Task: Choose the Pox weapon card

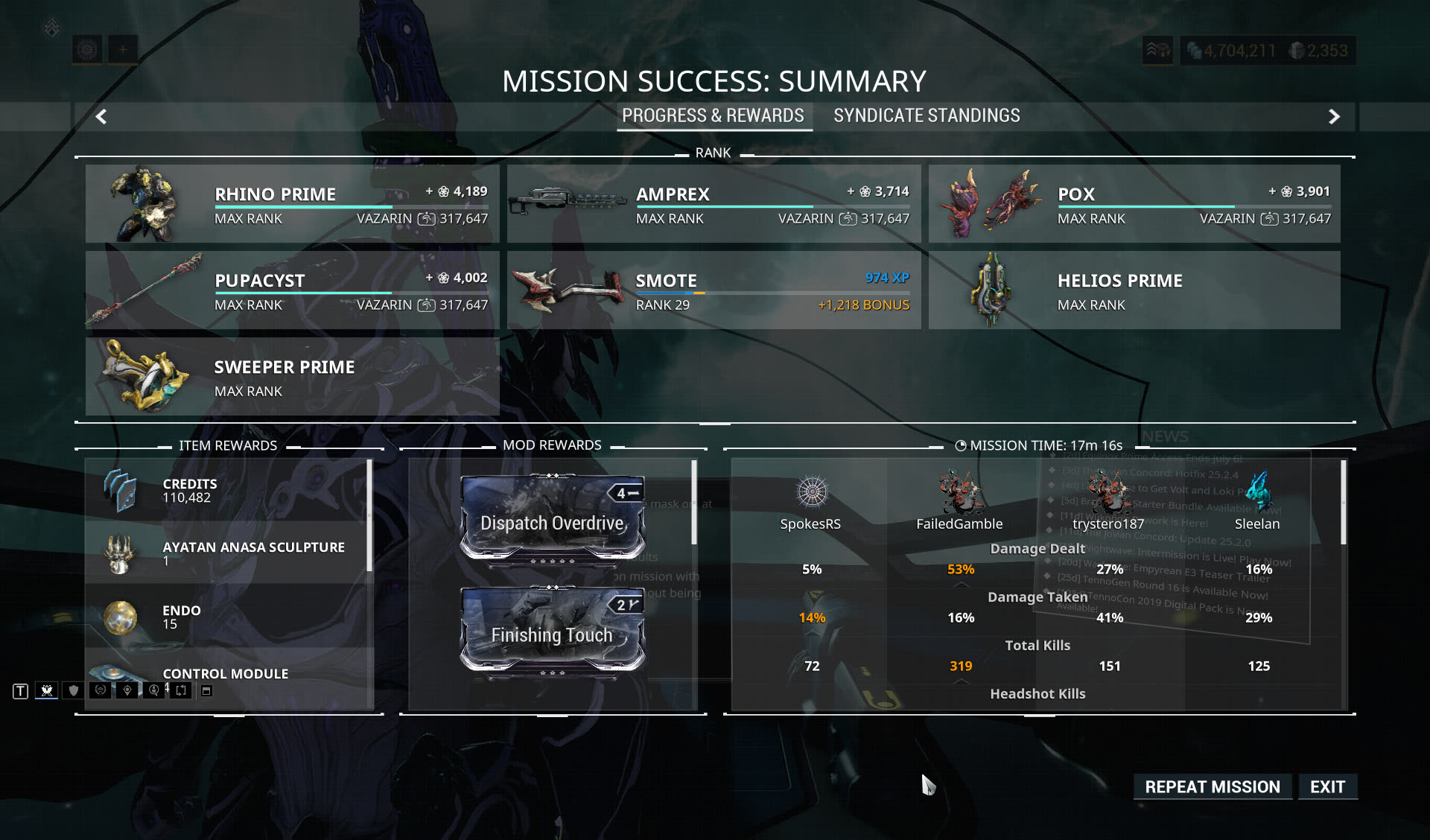Action: tap(1134, 203)
